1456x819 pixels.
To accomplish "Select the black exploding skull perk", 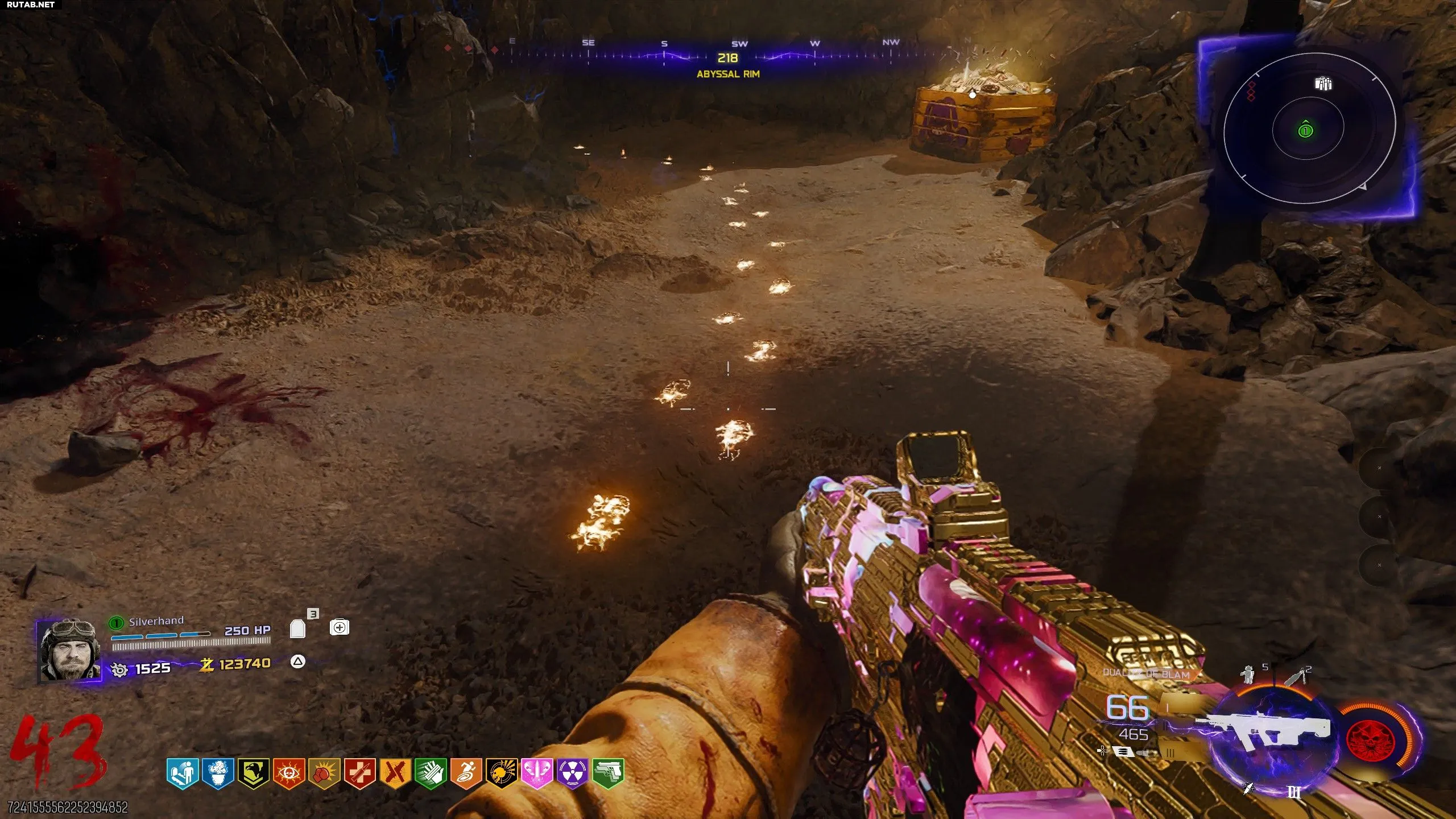I will point(502,773).
